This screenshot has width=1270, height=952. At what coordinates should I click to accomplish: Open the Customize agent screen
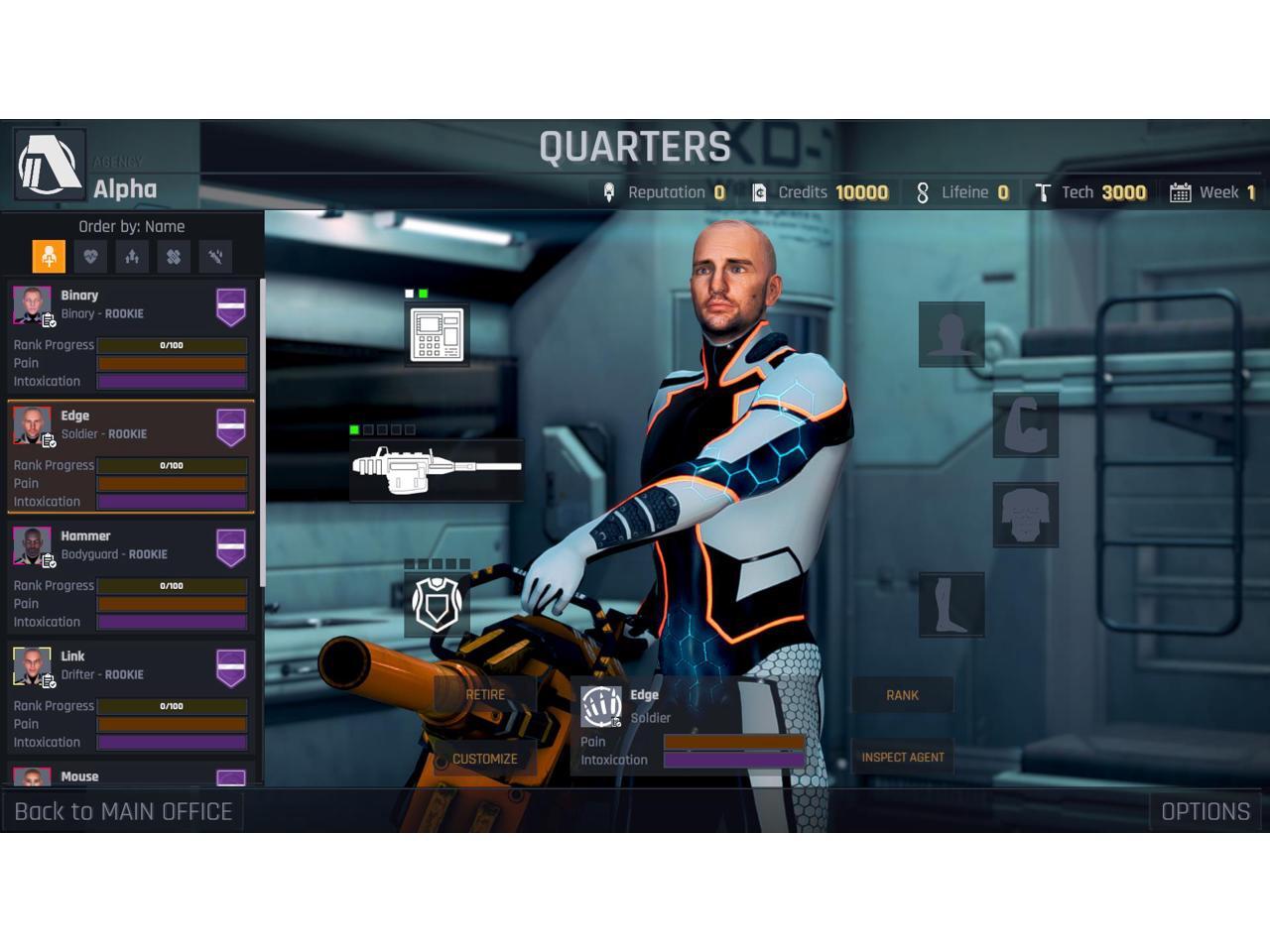485,759
